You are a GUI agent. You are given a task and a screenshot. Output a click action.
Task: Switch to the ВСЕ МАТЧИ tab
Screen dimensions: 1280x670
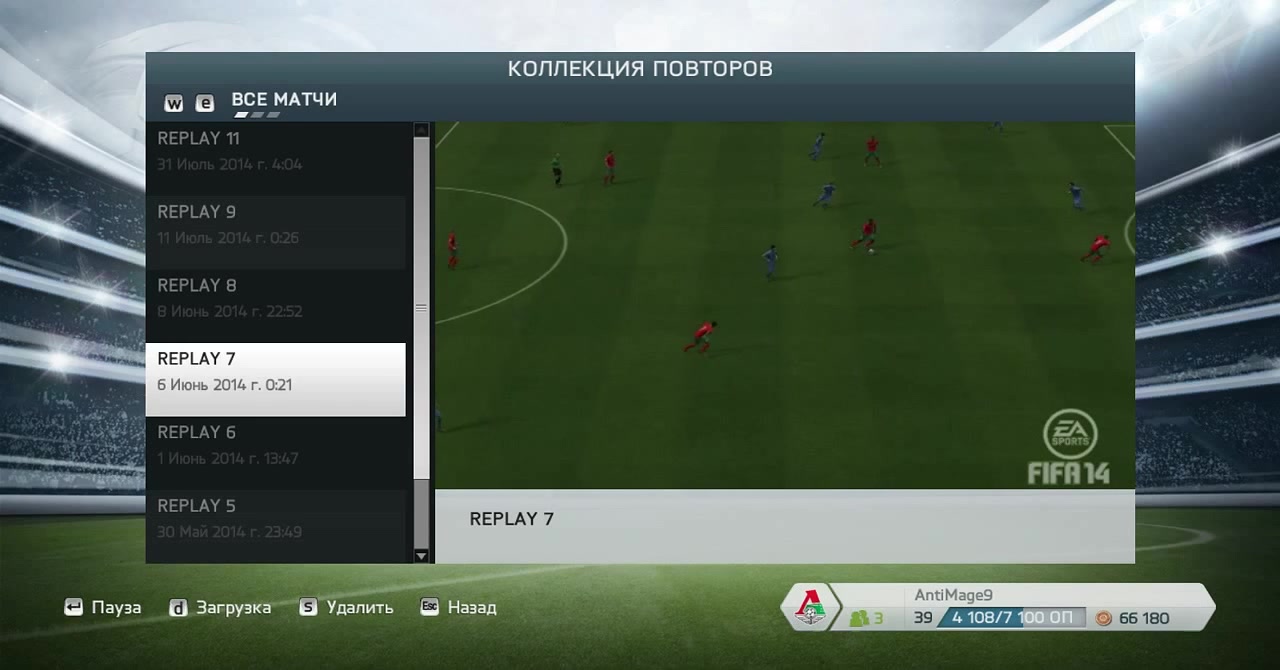point(284,100)
